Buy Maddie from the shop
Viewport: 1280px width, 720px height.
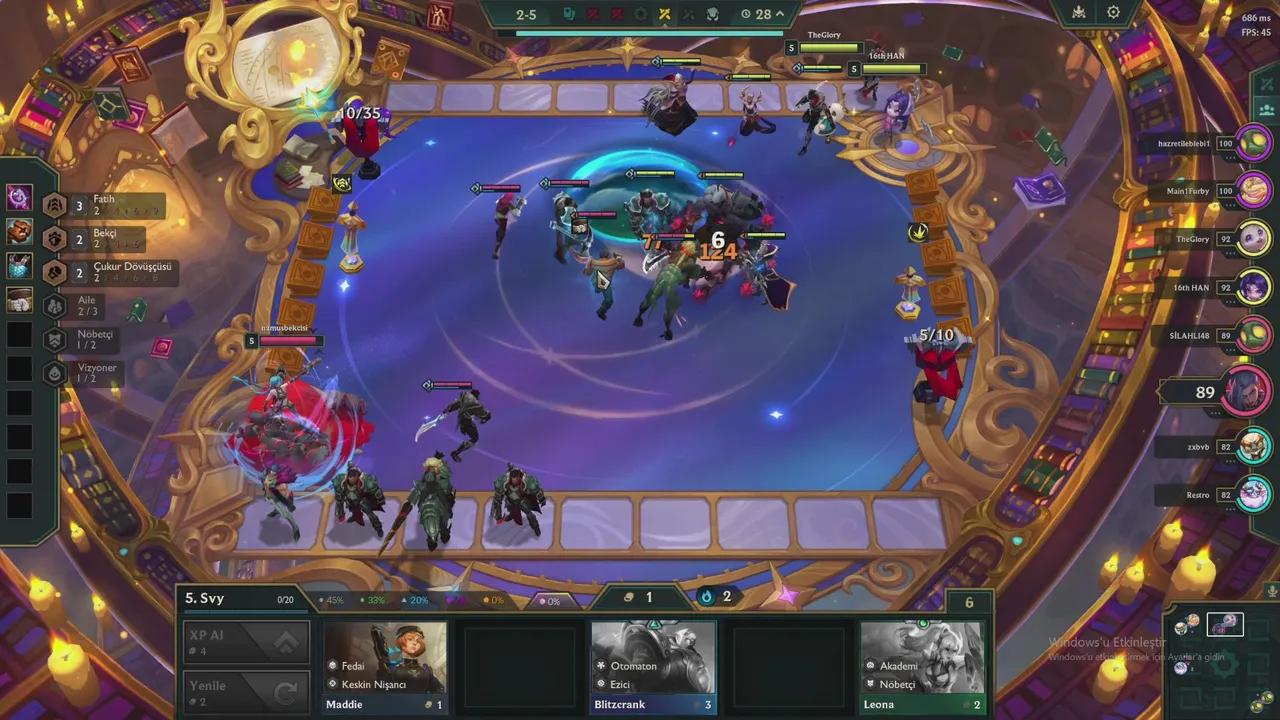[x=385, y=666]
